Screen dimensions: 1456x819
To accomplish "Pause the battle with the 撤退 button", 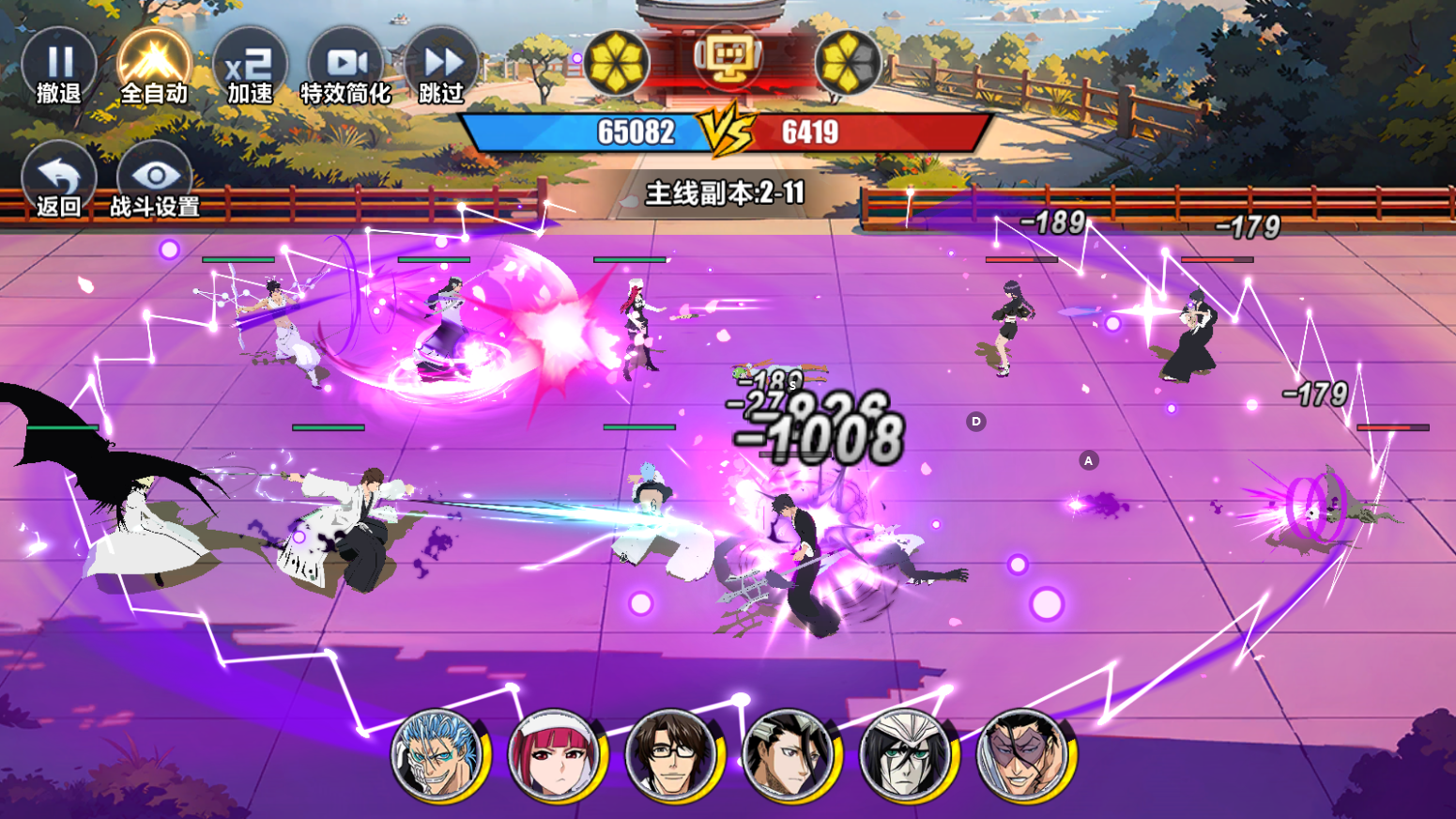I will [x=59, y=68].
